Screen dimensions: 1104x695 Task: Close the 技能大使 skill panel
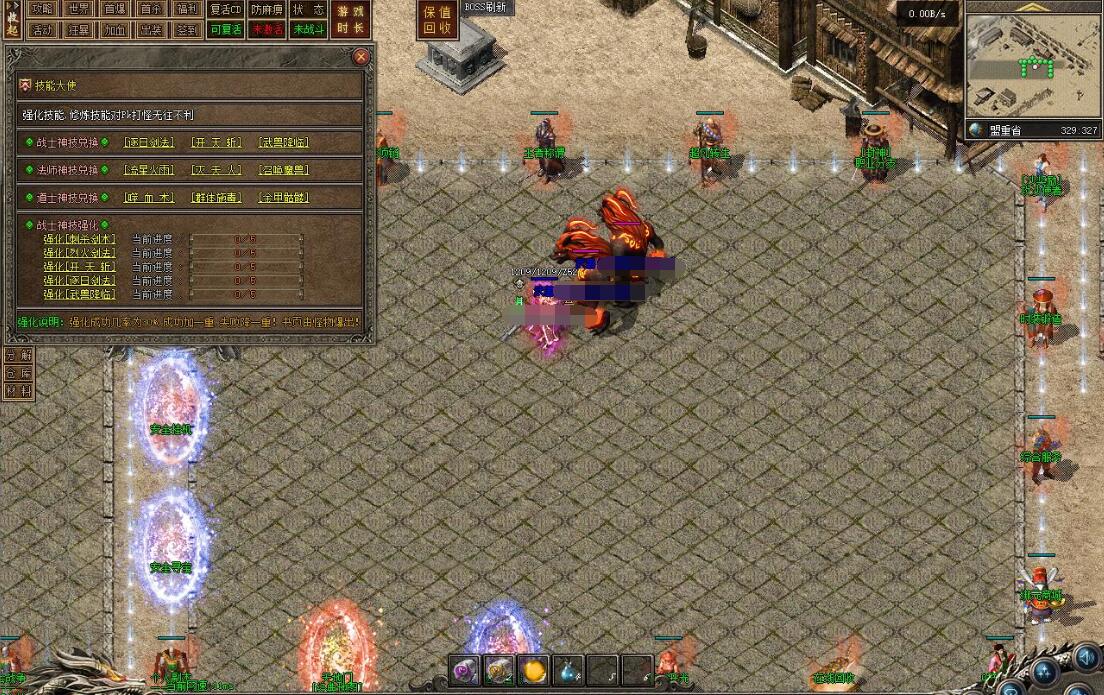click(361, 57)
